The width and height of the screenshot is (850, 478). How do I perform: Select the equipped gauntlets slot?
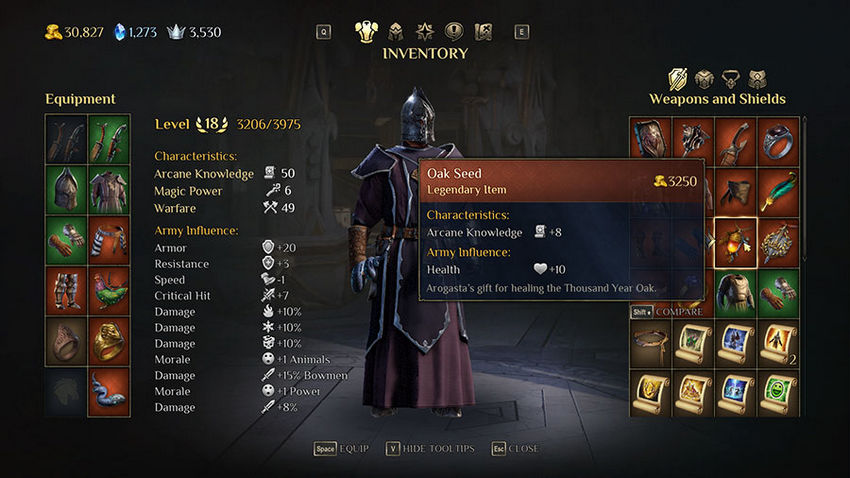(66, 240)
